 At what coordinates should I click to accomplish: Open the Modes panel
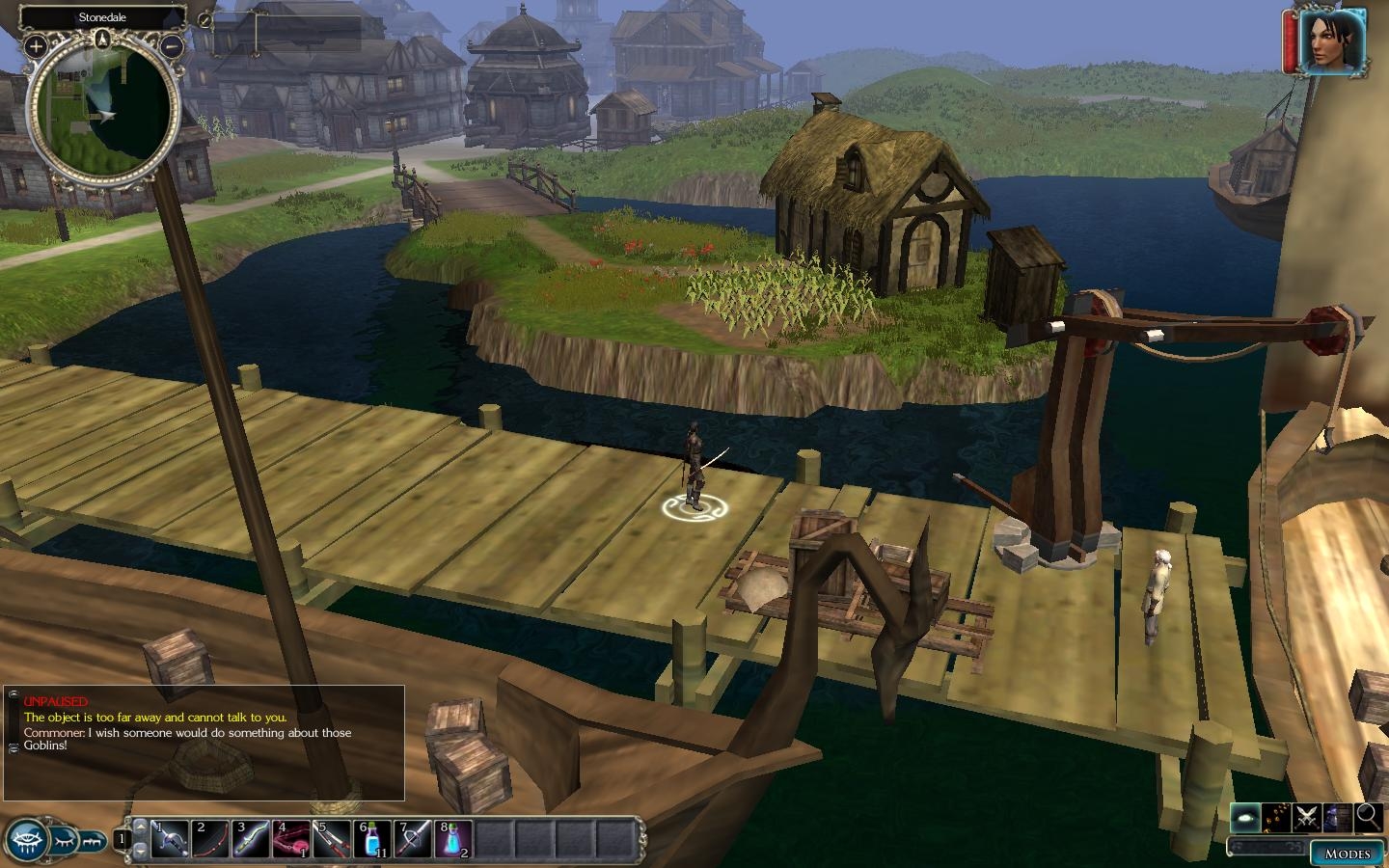click(1347, 854)
